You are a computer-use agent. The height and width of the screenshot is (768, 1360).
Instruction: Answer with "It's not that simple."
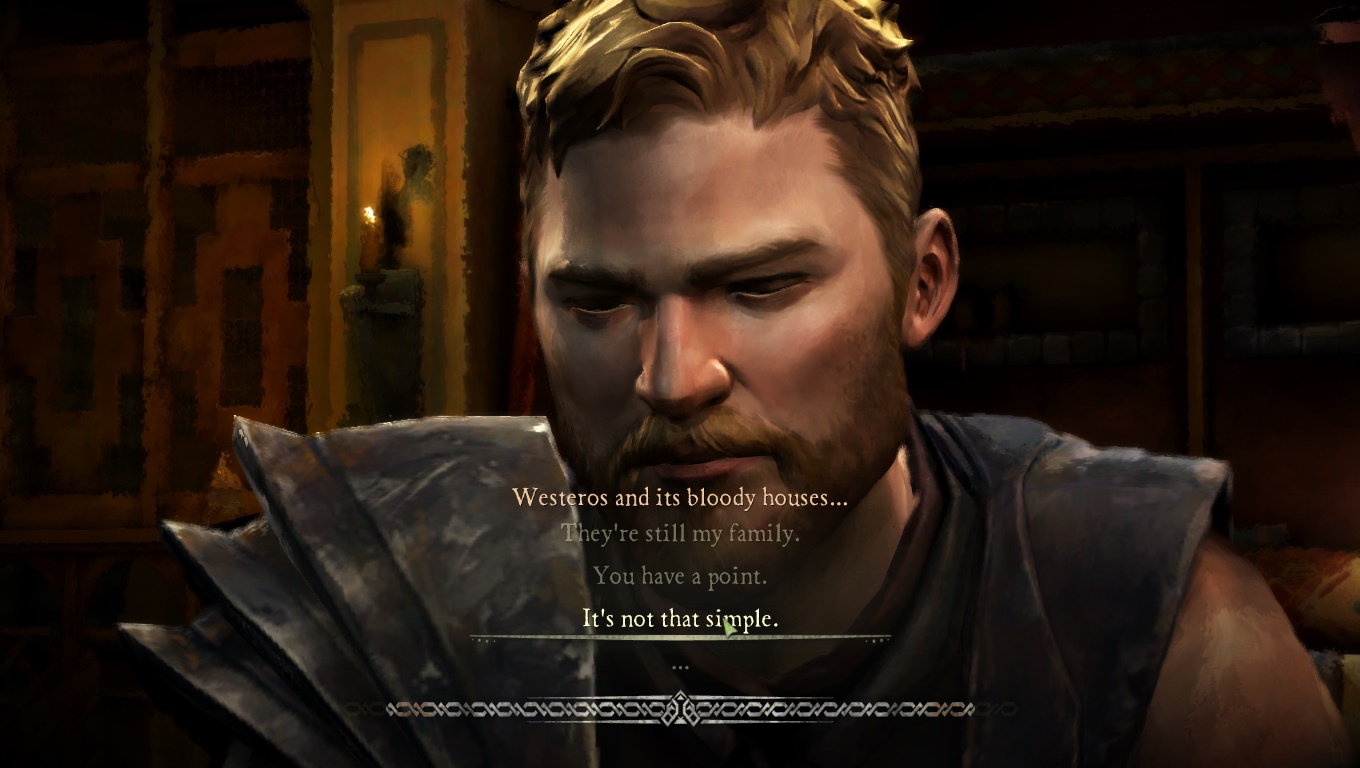[680, 619]
